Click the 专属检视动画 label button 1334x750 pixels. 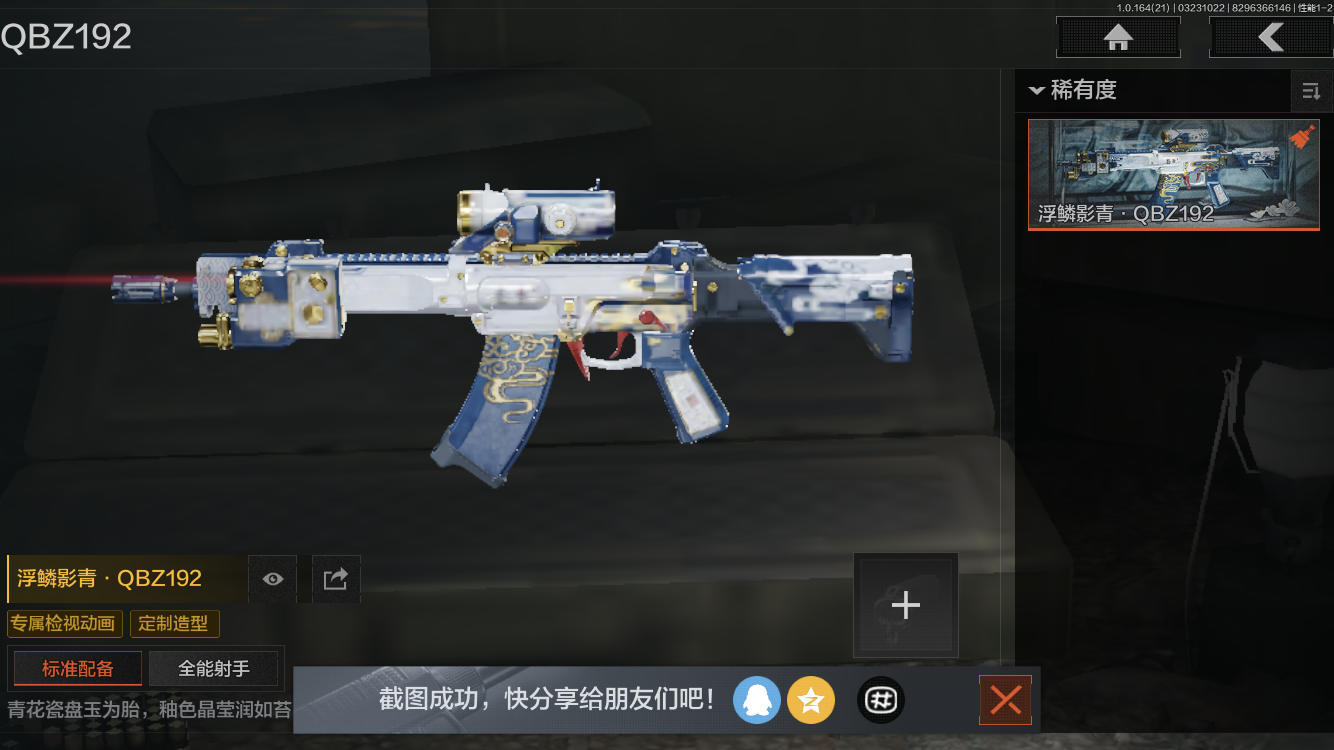[63, 623]
